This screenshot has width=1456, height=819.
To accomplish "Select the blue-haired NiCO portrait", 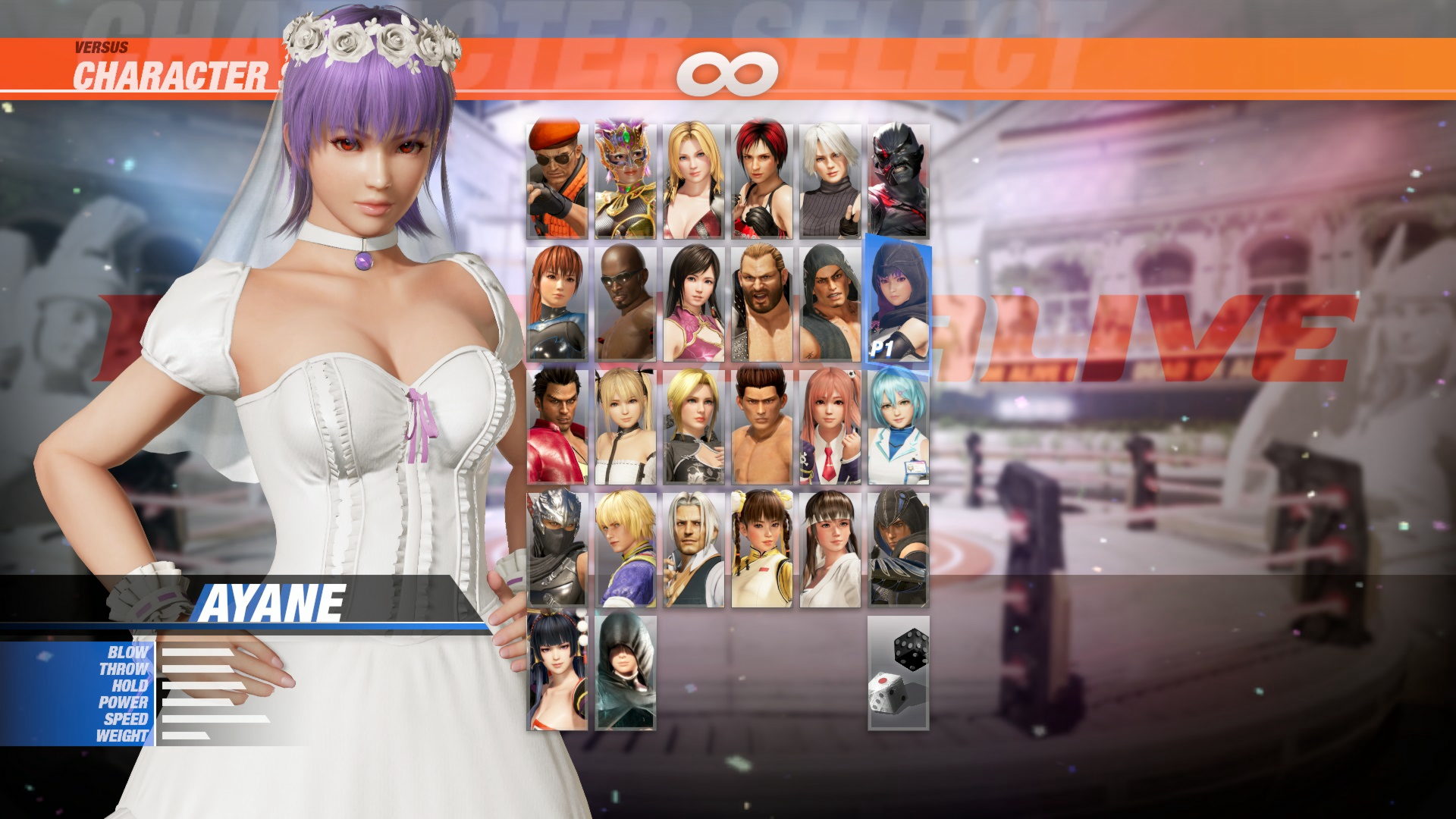I will click(897, 428).
